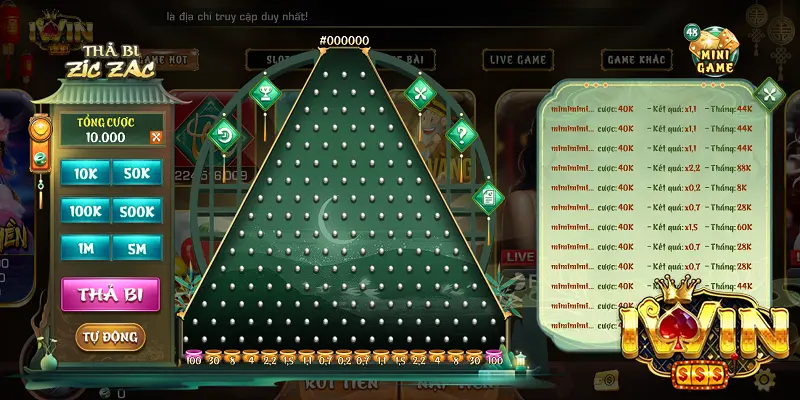800x400 pixels.
Task: Click the orange lantern coin icon
Action: [x=40, y=128]
